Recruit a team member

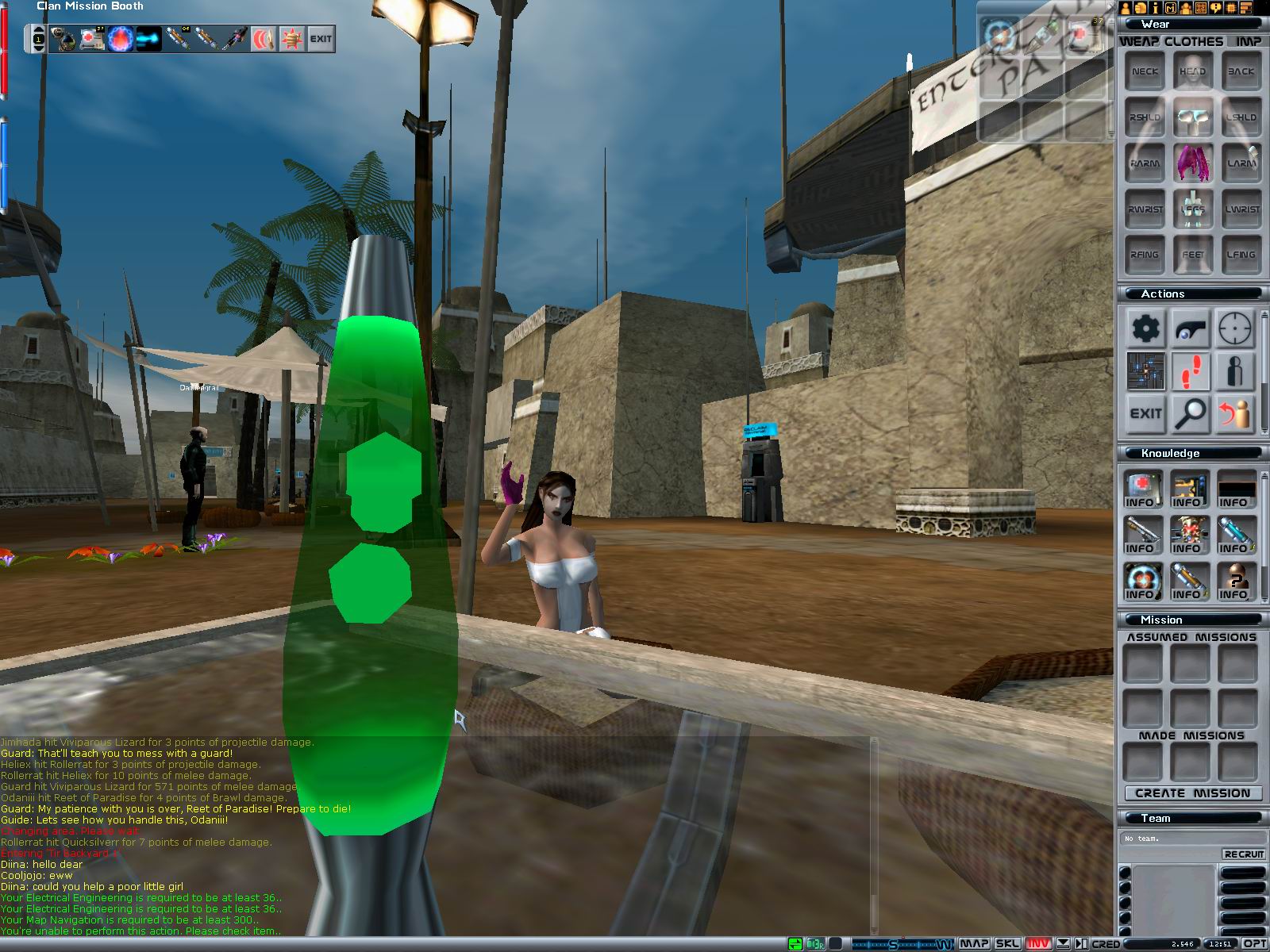[x=1243, y=854]
